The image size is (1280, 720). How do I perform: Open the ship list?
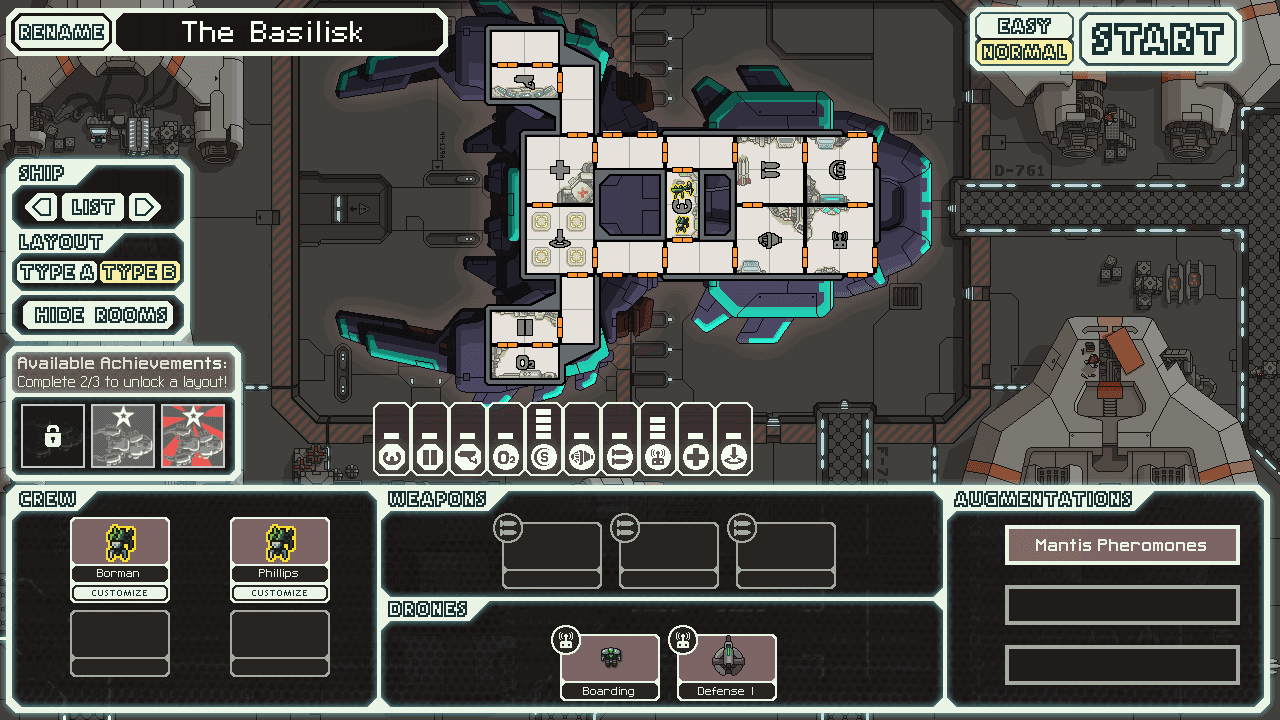(93, 208)
